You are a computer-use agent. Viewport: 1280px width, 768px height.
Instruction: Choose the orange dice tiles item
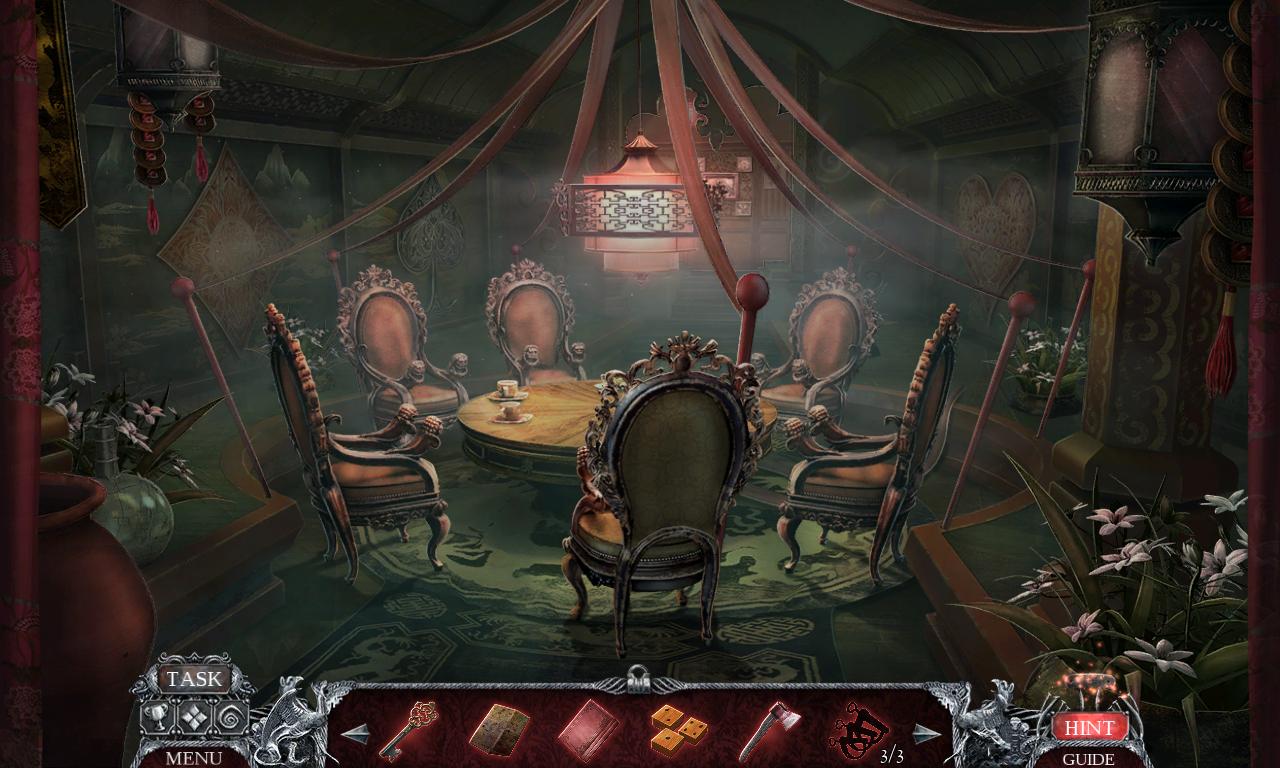(x=678, y=730)
